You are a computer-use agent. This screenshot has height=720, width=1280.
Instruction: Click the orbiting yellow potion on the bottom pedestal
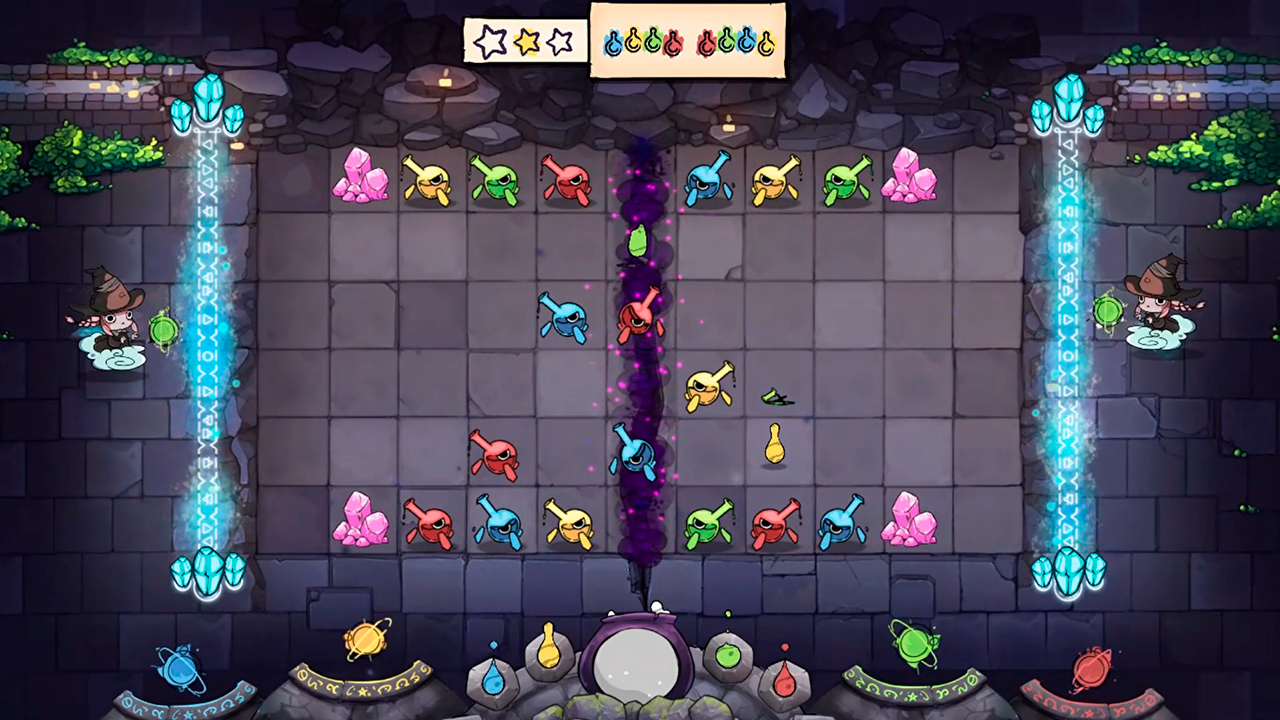[x=366, y=638]
